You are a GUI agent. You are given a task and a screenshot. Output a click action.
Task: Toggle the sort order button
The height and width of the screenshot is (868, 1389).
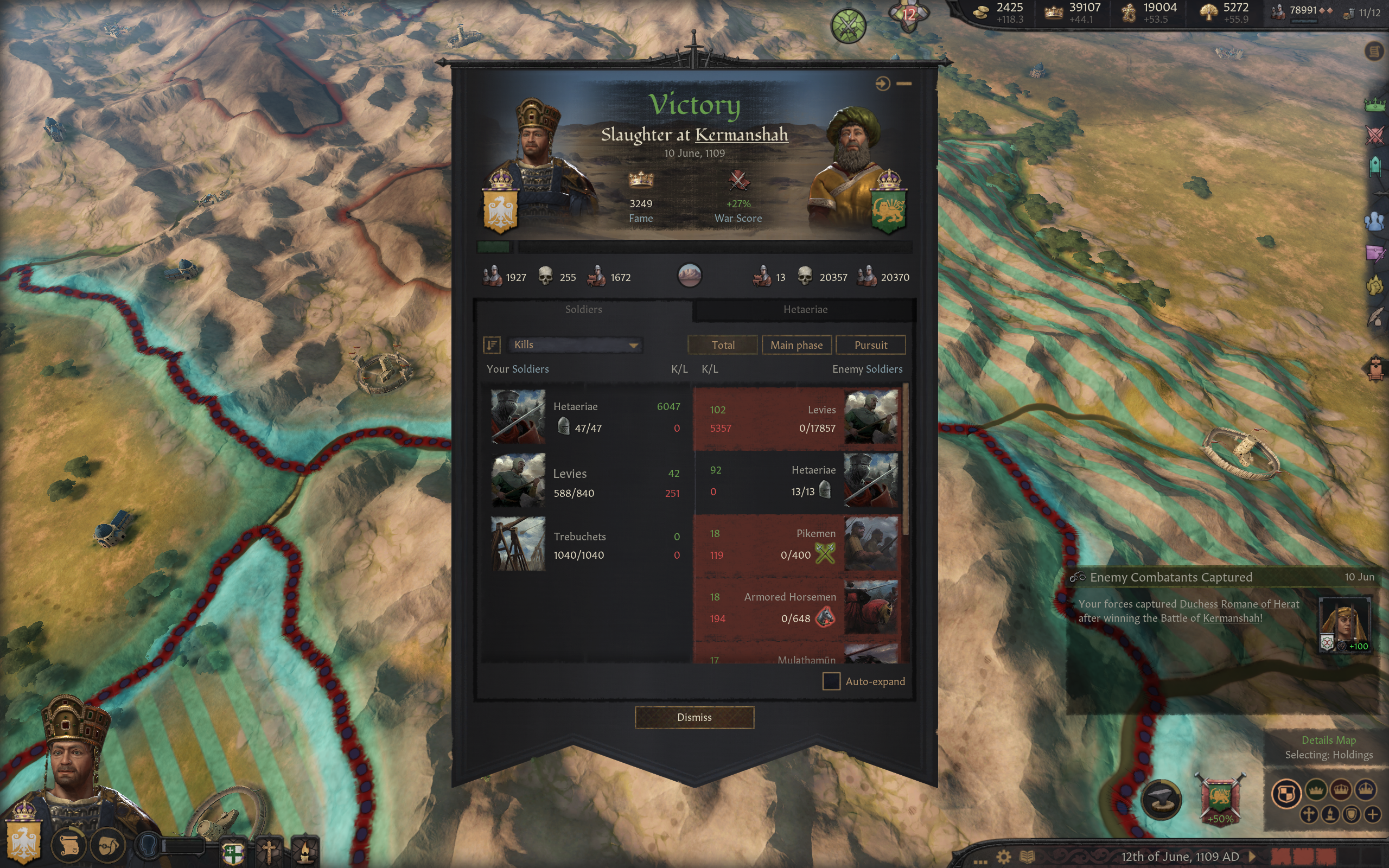click(492, 344)
